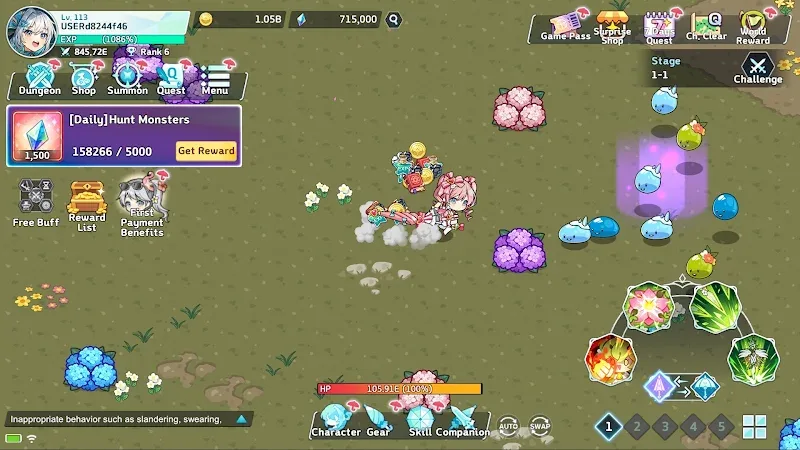
Task: Open the Quest list
Action: [x=171, y=79]
